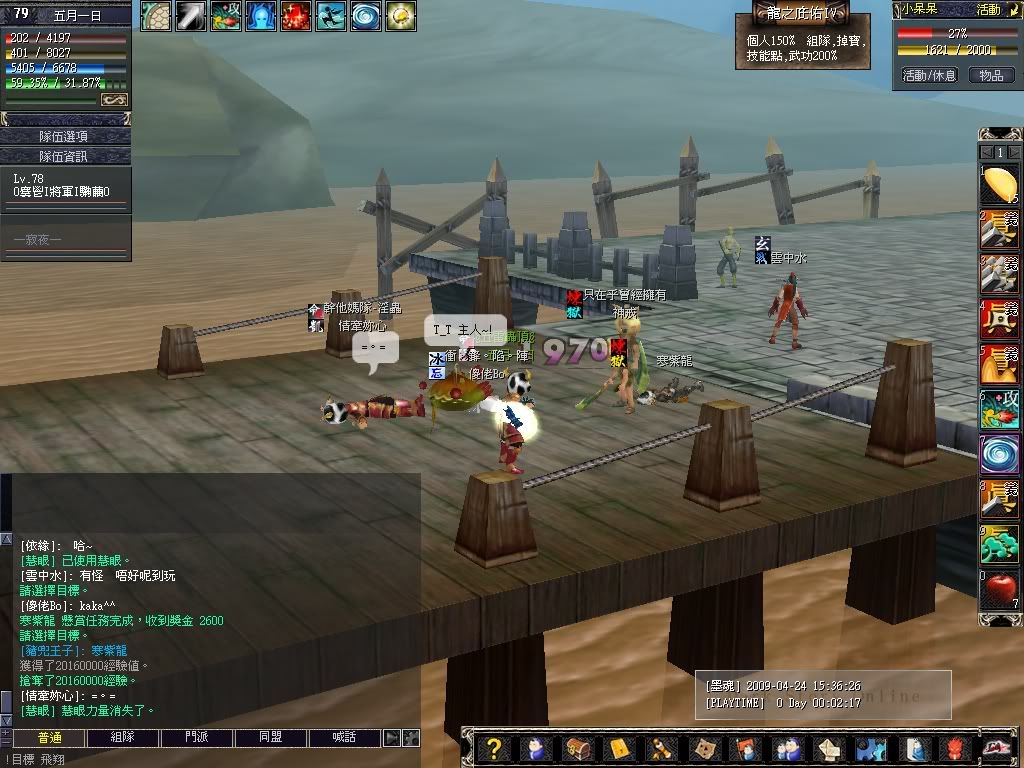Open the treasure chest inventory icon

point(577,749)
